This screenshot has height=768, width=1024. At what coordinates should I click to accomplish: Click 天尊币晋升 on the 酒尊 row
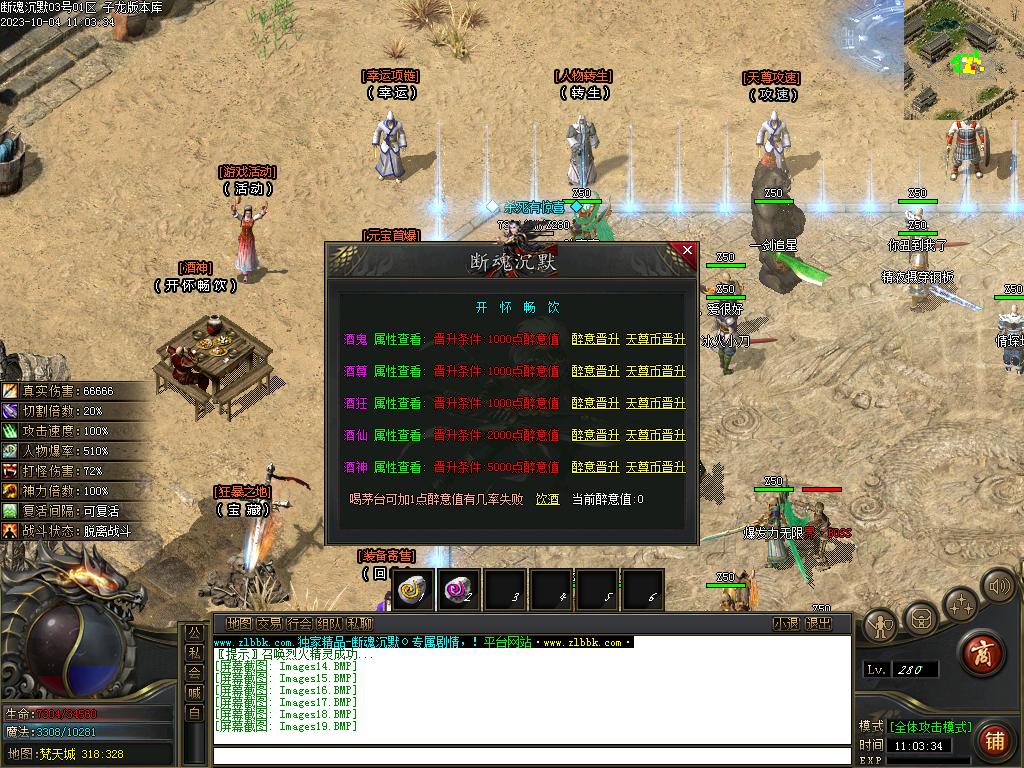tap(655, 371)
